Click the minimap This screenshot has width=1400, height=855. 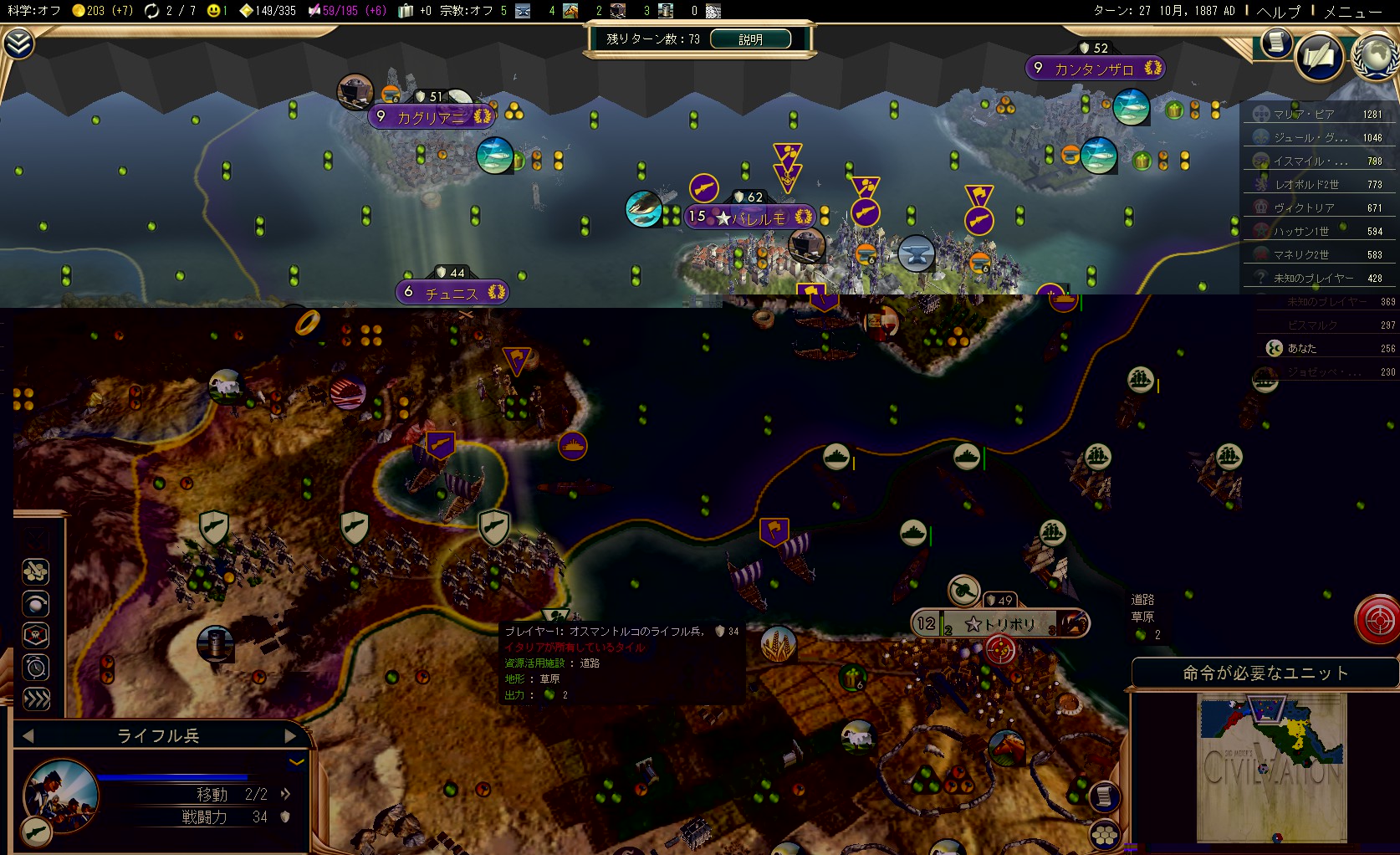point(1271,768)
